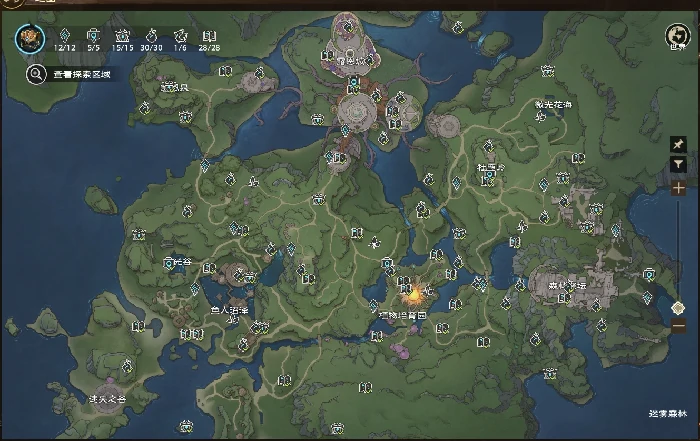Viewport: 700px width, 441px height.
Task: Select the glowing orange marker on the map
Action: click(x=411, y=295)
